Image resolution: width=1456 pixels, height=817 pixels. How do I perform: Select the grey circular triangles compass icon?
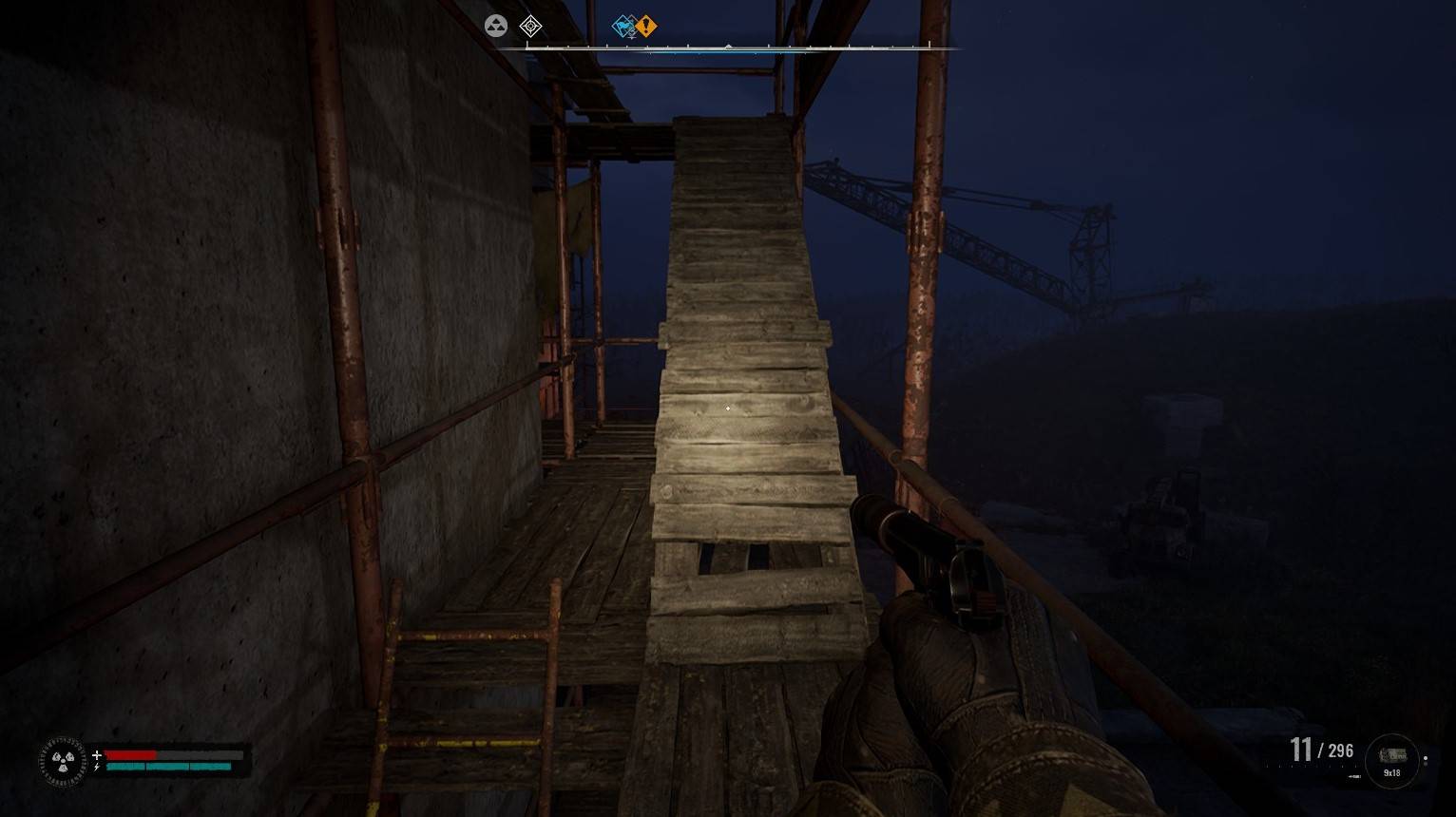[496, 27]
